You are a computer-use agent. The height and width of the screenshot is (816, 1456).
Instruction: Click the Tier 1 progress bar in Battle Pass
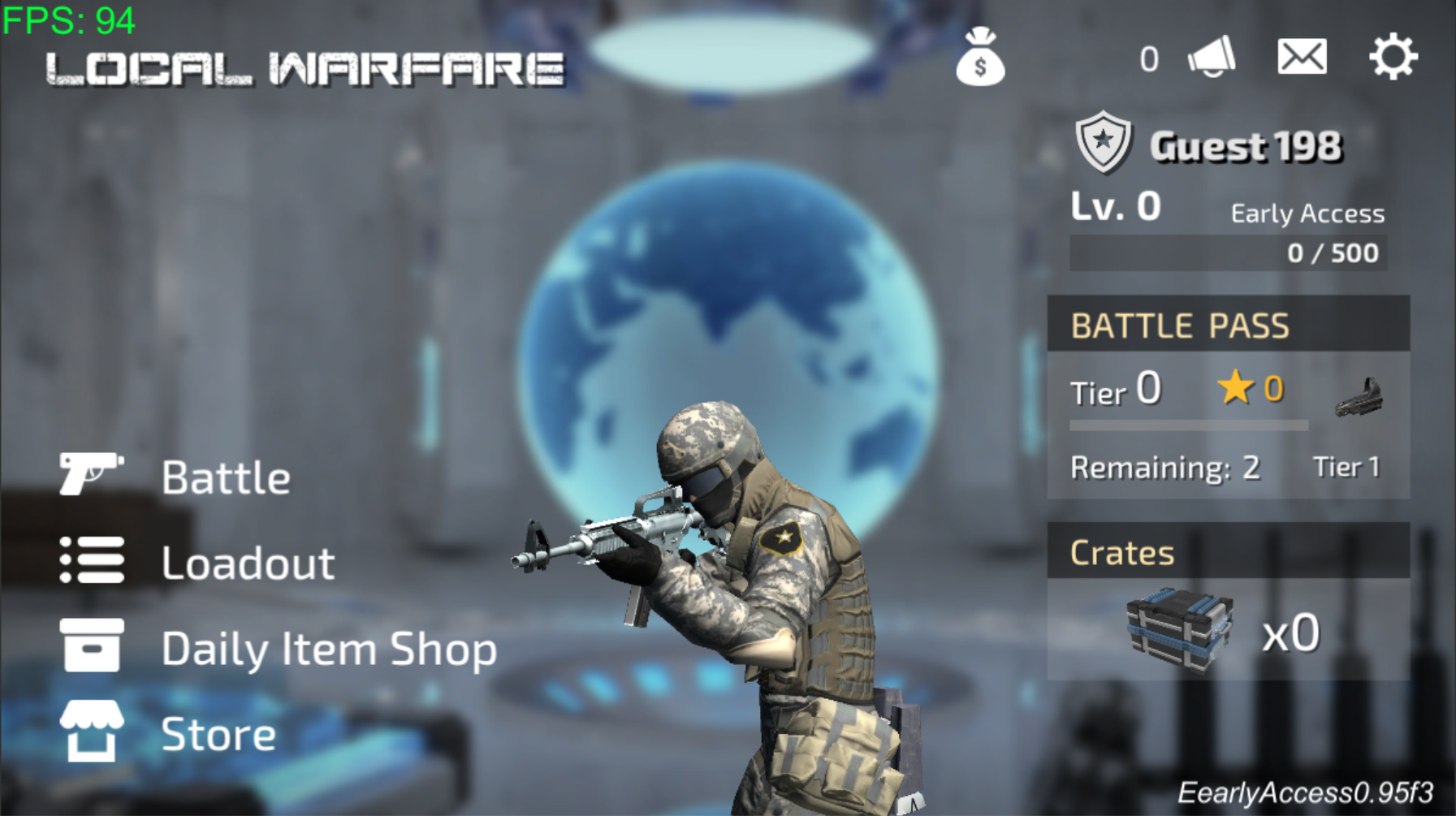pos(1190,424)
